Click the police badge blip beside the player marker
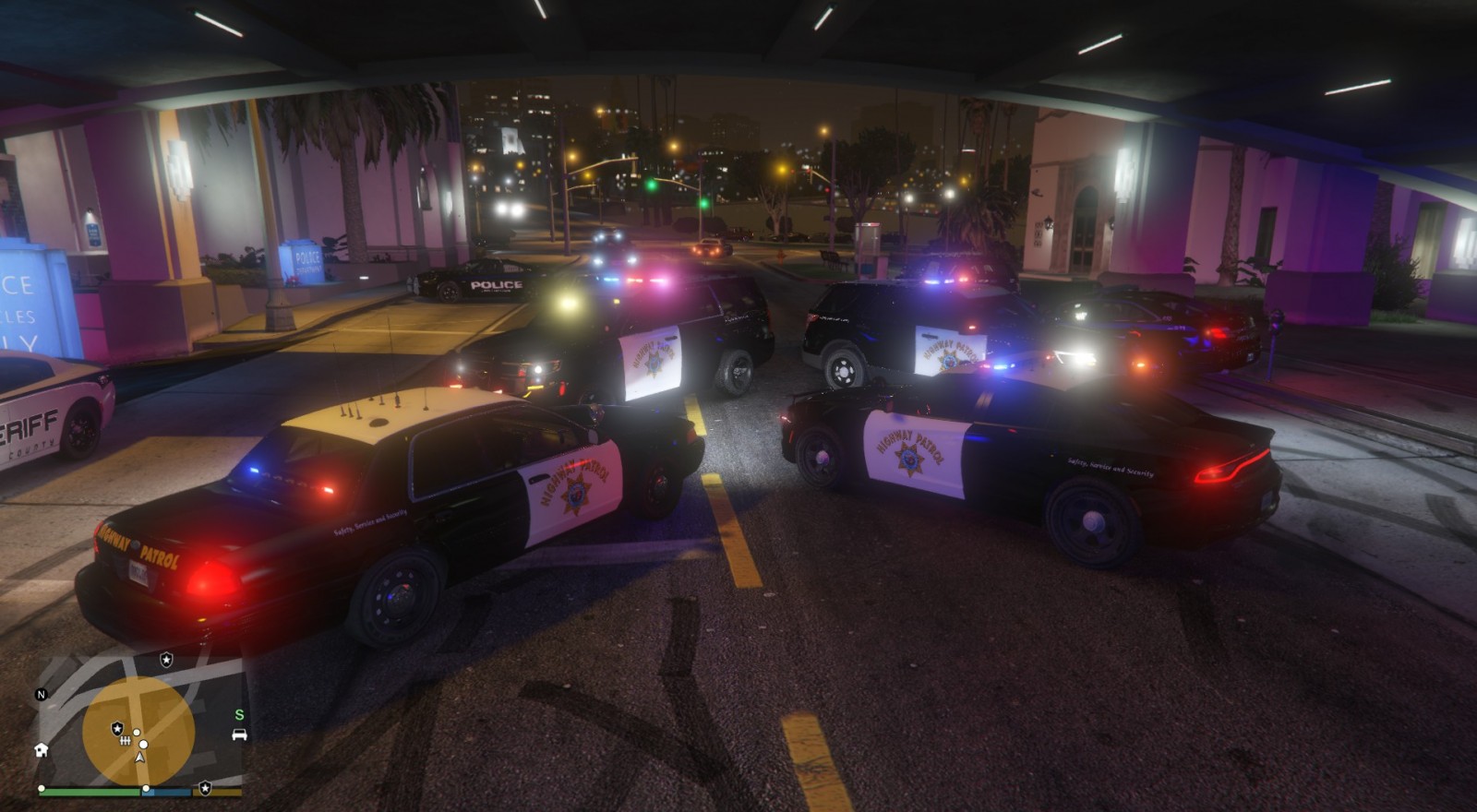The width and height of the screenshot is (1477, 812). click(x=117, y=728)
